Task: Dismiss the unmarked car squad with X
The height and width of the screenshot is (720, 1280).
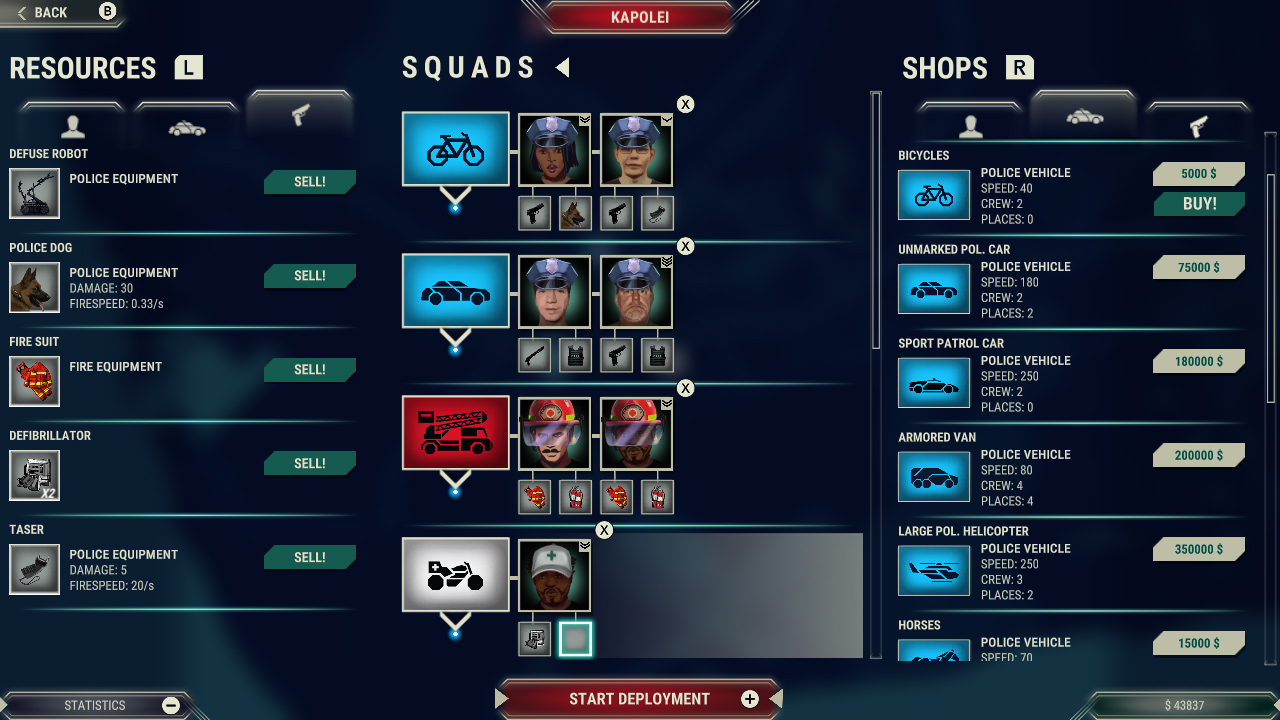Action: coord(685,246)
